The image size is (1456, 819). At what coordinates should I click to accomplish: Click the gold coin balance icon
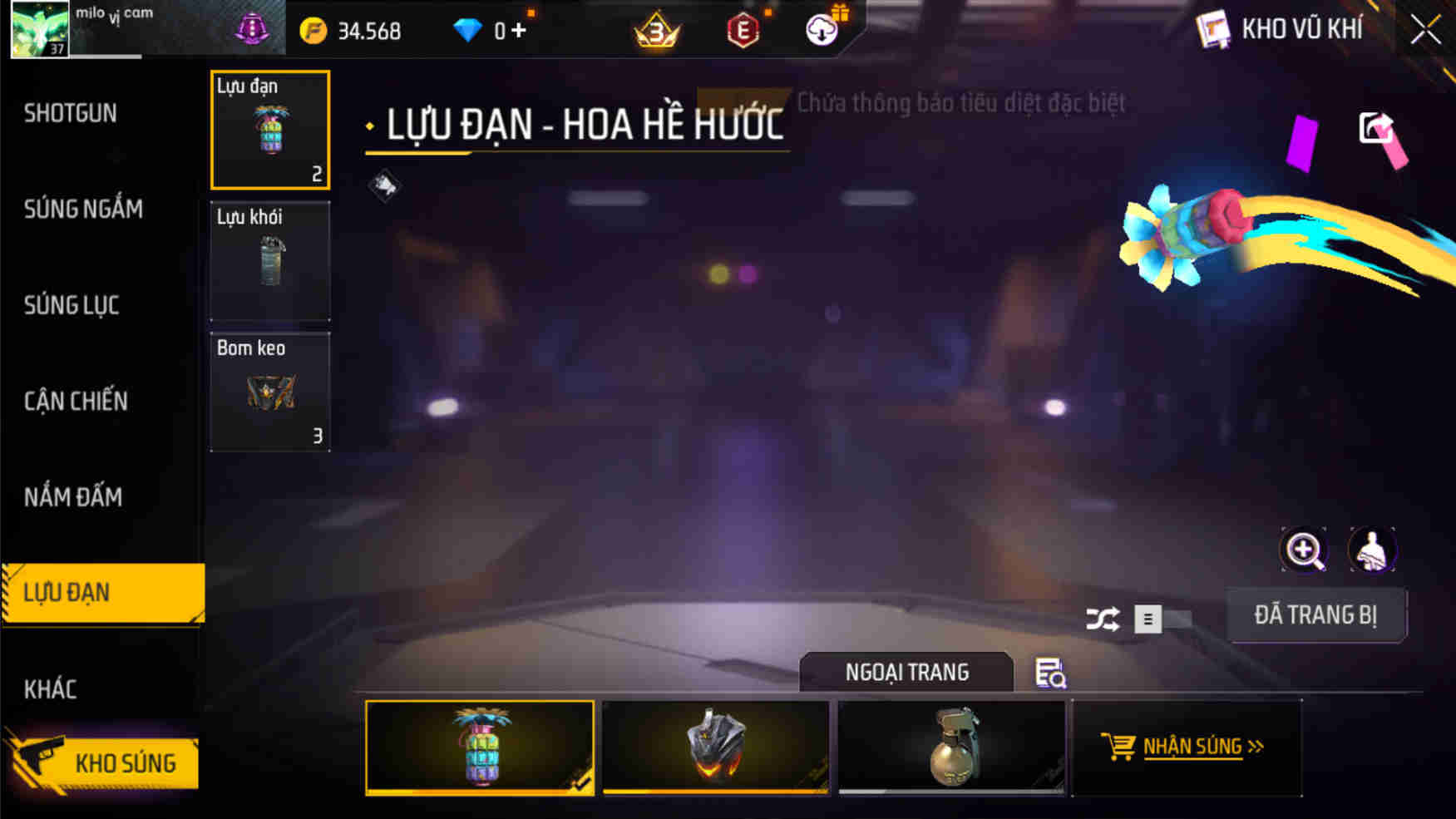point(313,30)
